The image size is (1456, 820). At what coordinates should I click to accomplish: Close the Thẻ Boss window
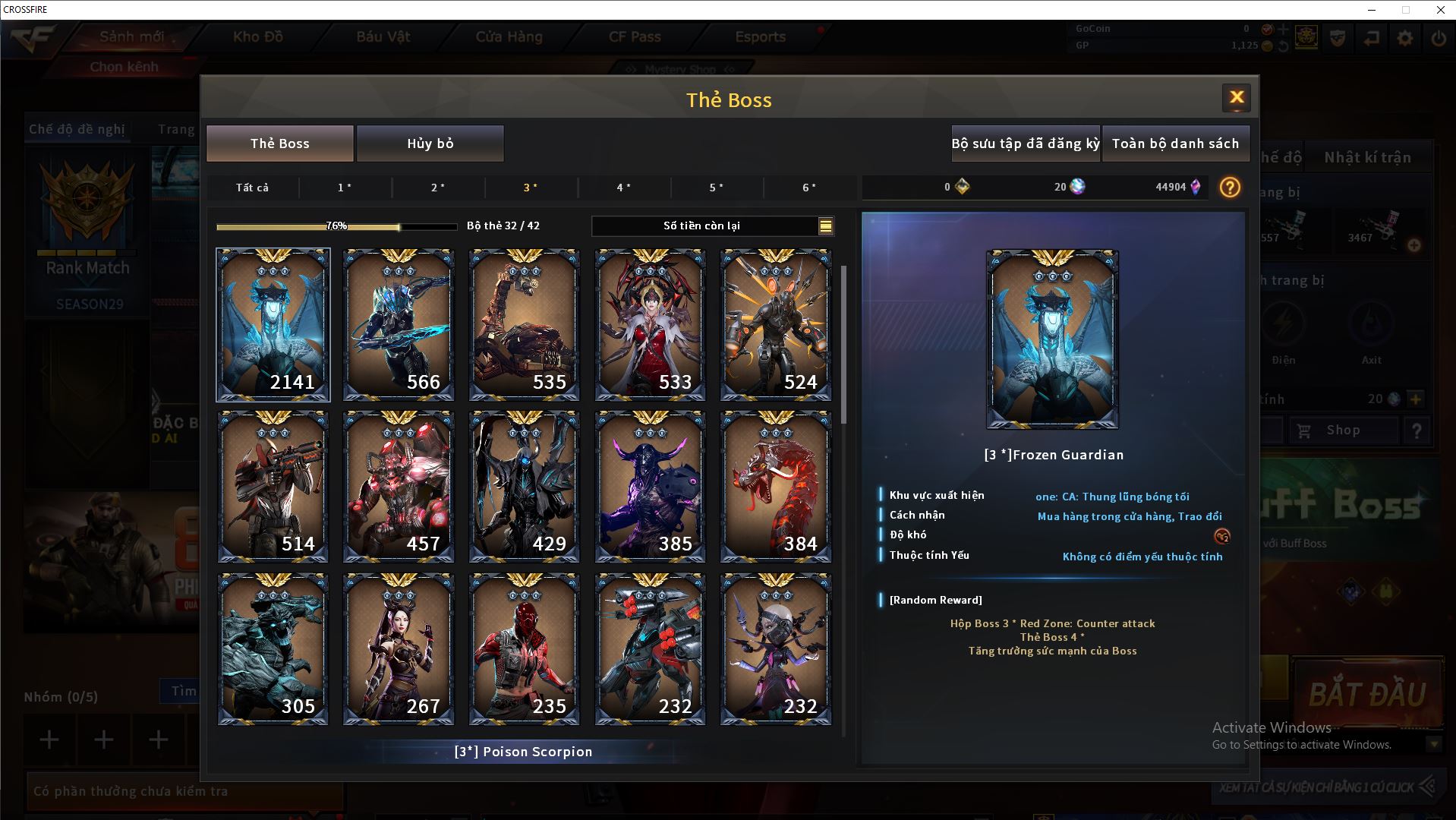tap(1236, 97)
